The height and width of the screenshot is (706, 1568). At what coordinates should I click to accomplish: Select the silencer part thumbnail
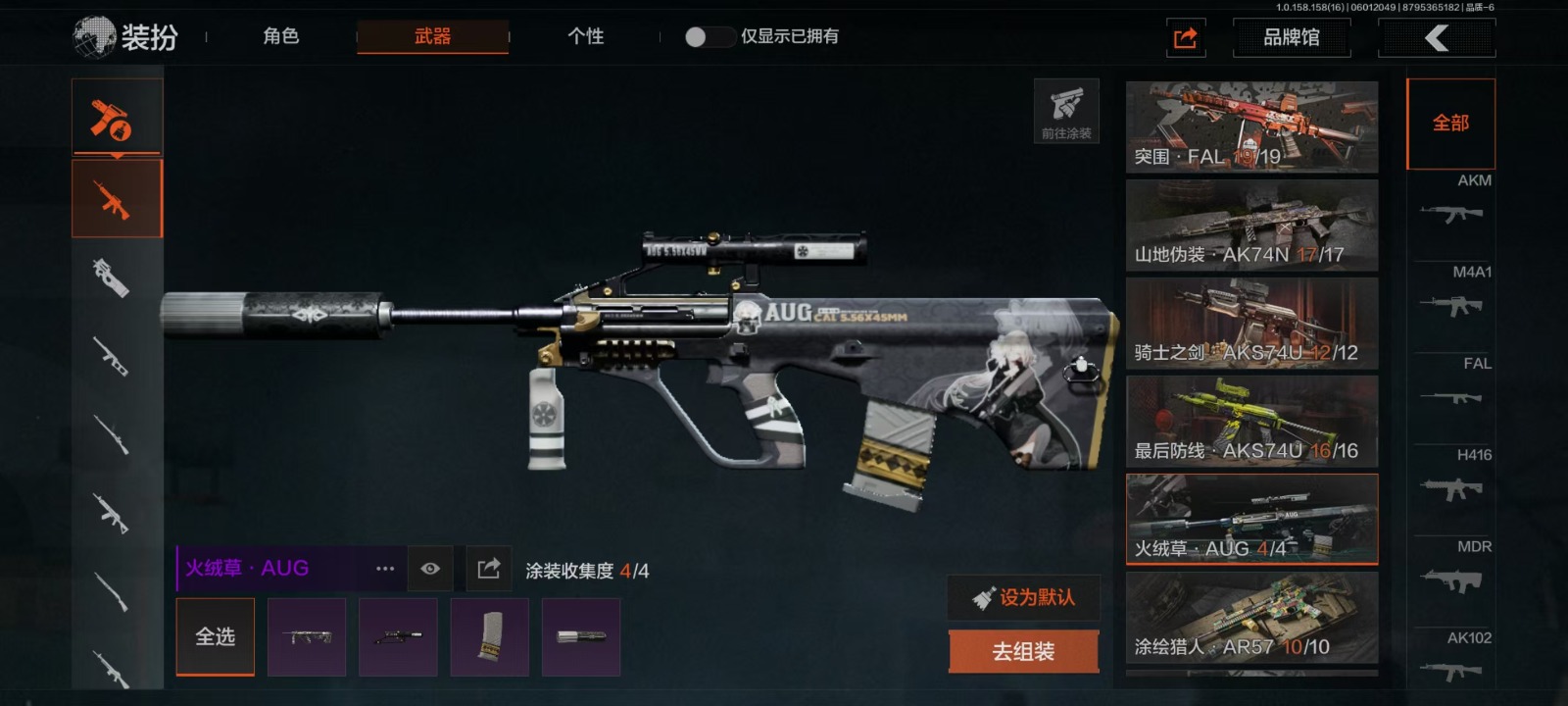tap(581, 637)
